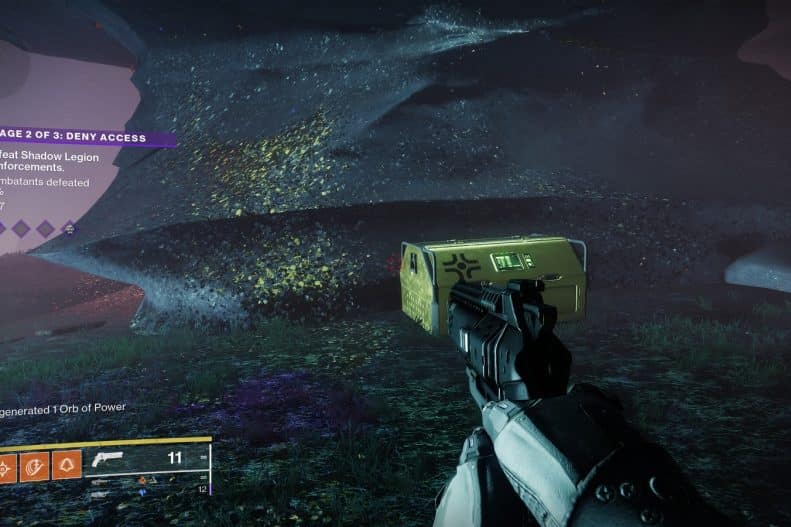Activate the grenade ability icon

(x=7, y=465)
